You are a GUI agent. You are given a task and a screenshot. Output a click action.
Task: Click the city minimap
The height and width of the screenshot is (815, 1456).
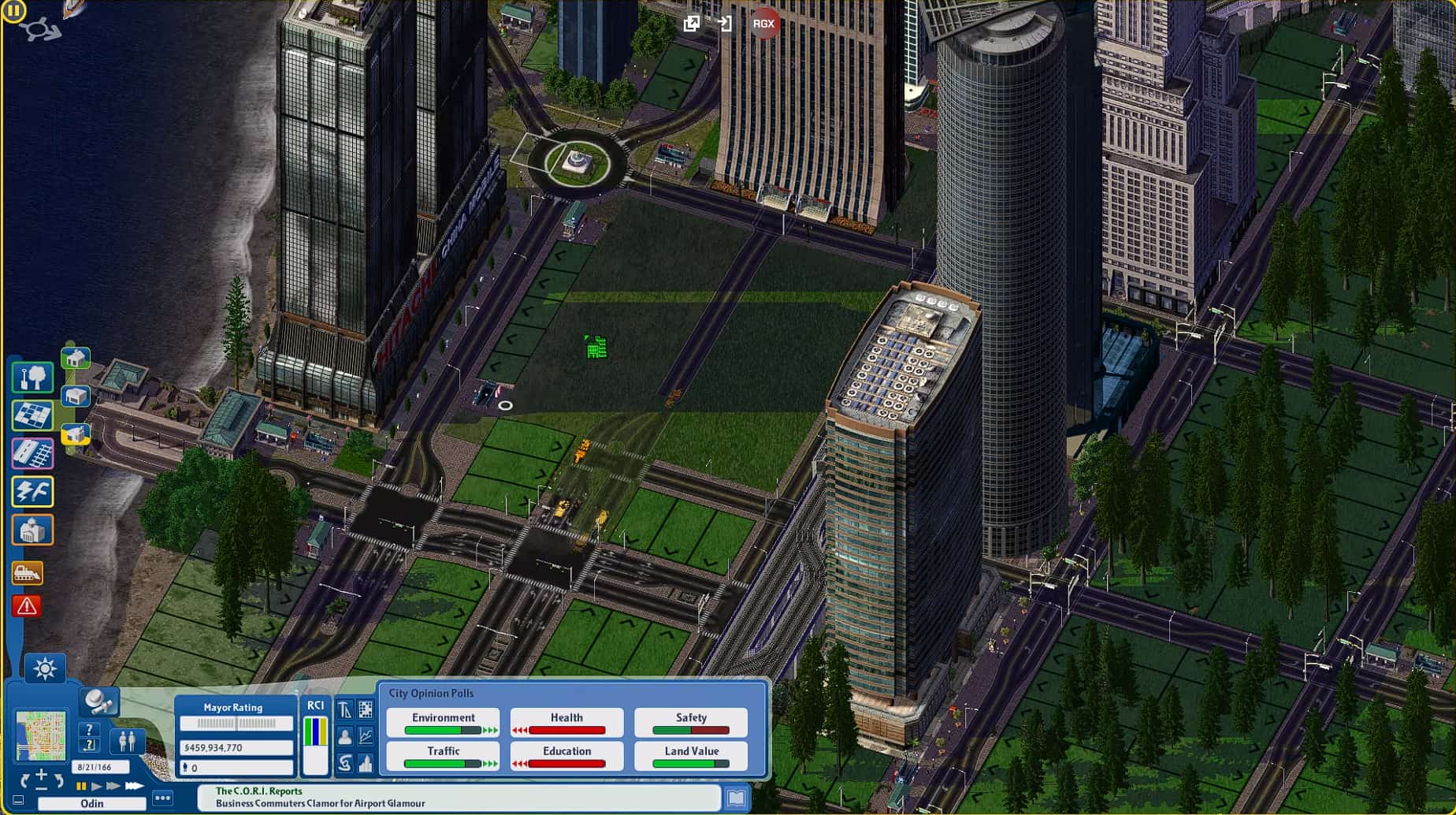click(41, 735)
